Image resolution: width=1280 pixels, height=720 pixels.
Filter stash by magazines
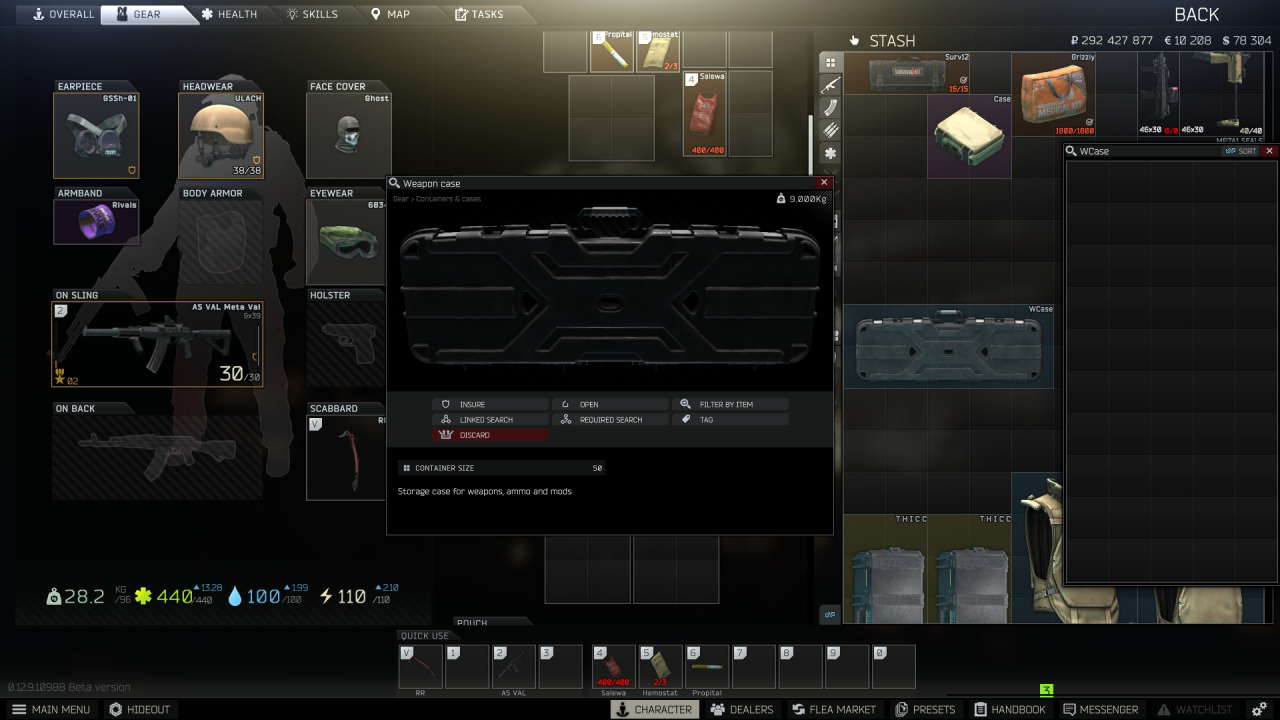tap(832, 107)
